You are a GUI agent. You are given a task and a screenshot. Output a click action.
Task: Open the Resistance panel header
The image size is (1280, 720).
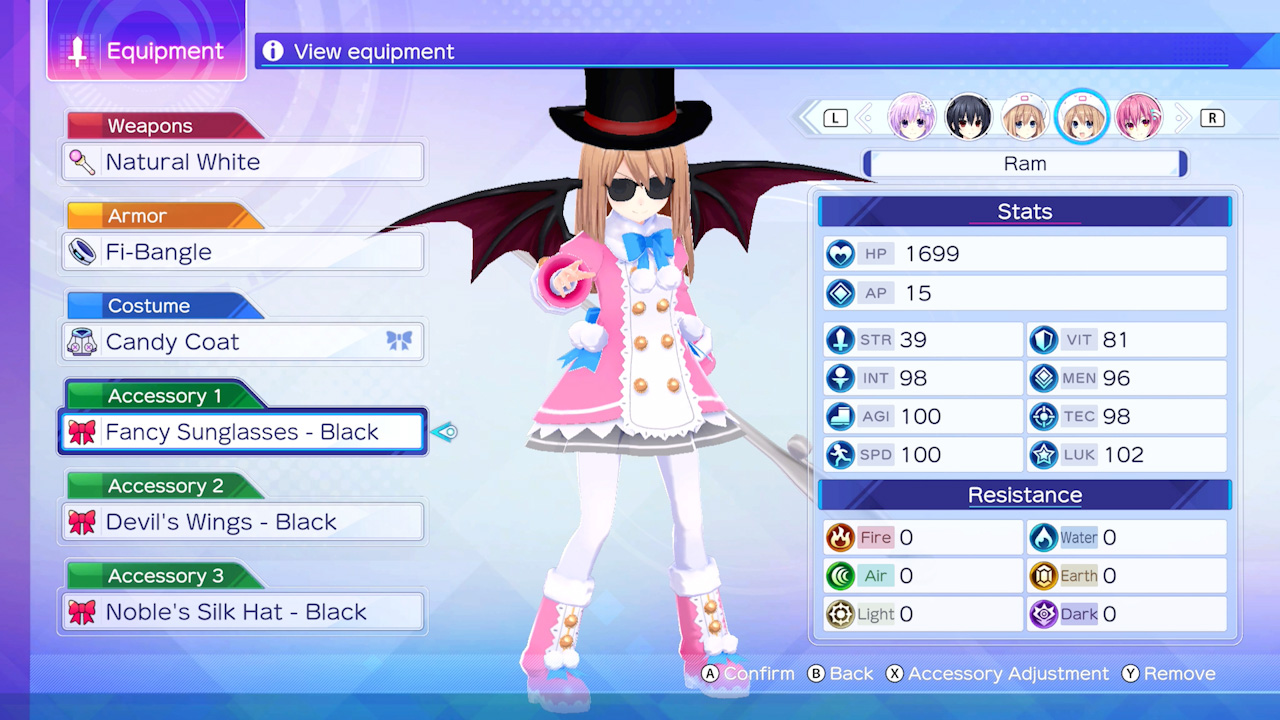coord(1024,494)
